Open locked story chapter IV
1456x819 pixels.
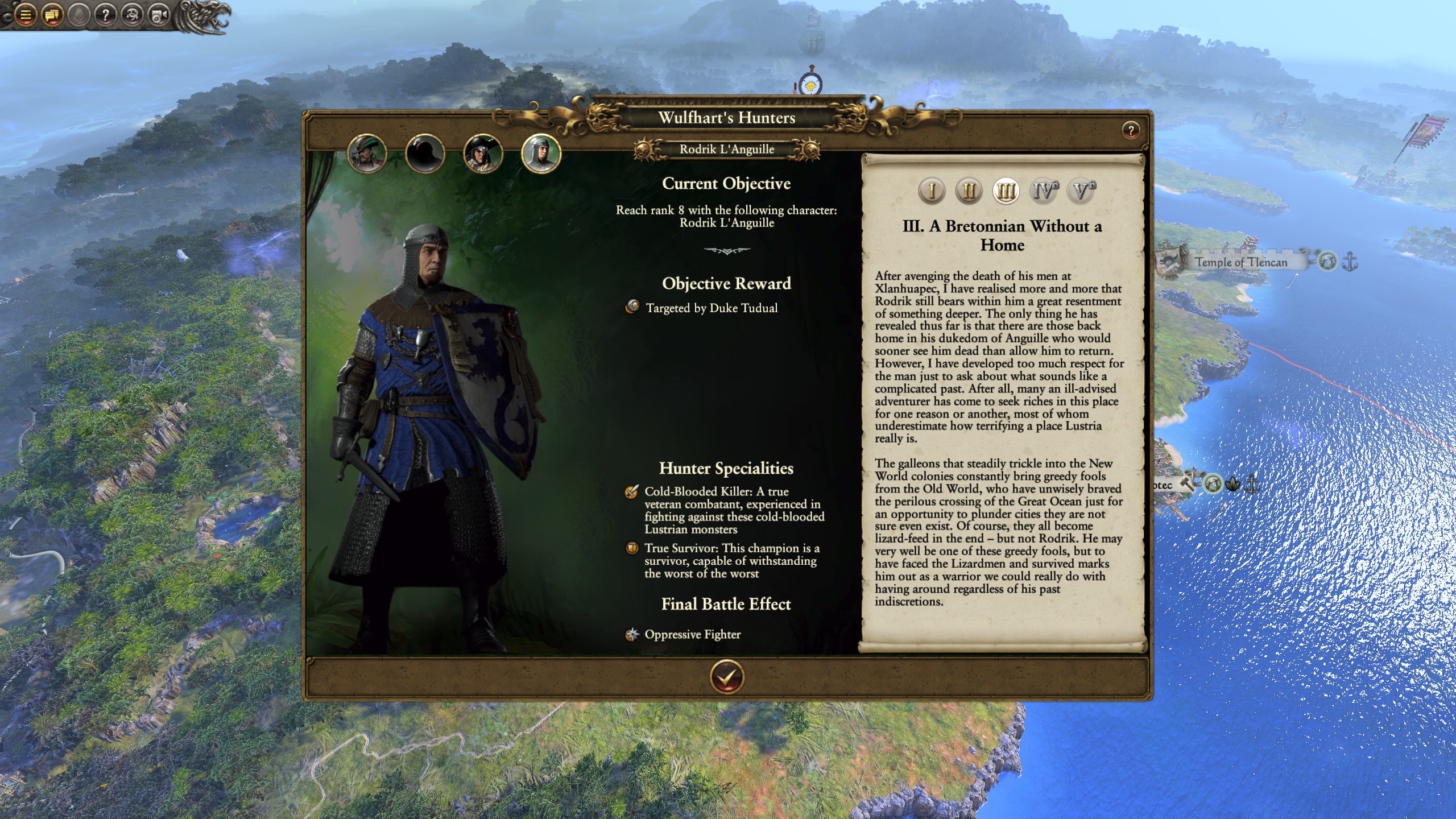coord(1044,191)
